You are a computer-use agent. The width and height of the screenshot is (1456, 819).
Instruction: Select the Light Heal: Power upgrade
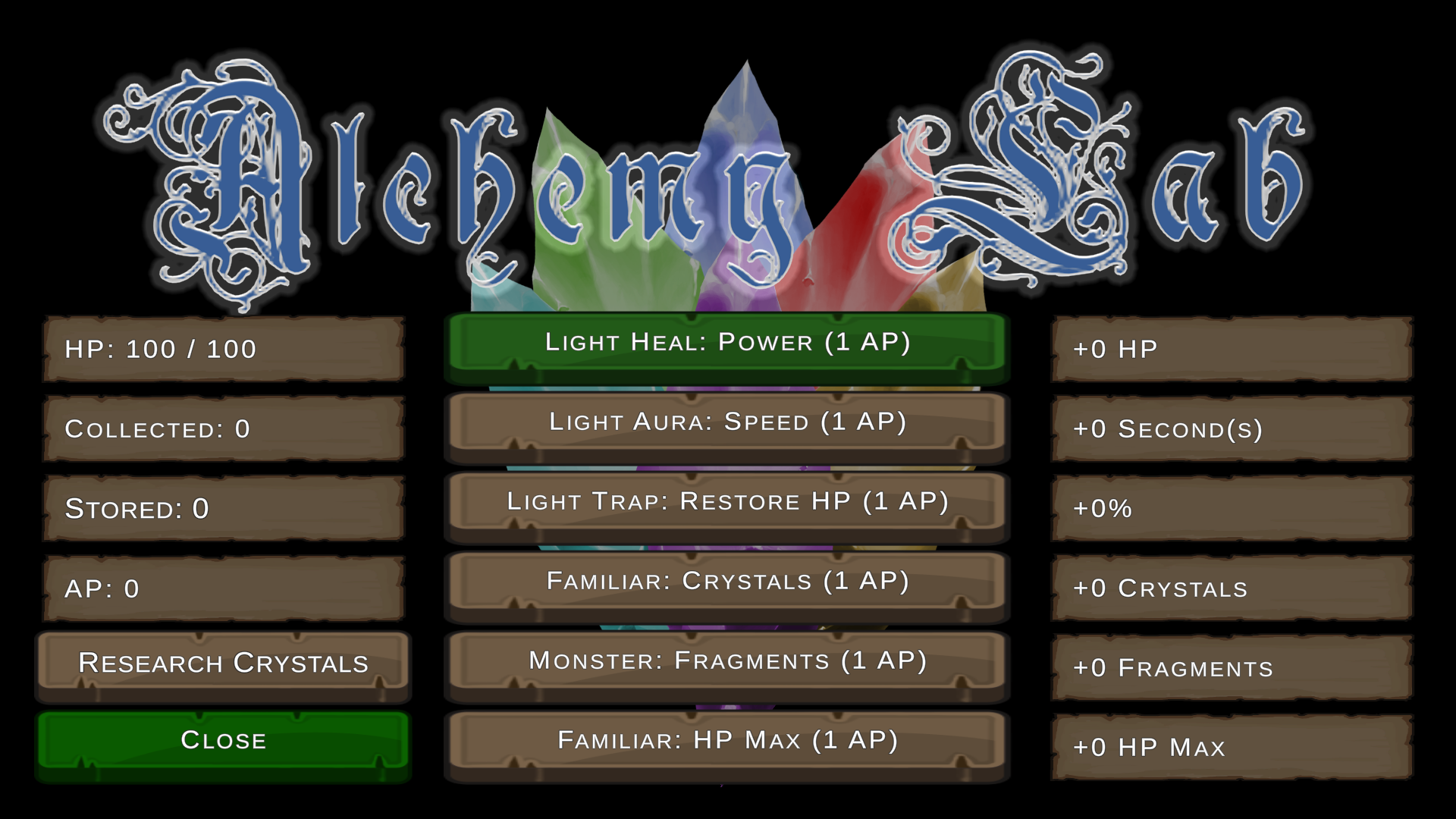pos(726,342)
